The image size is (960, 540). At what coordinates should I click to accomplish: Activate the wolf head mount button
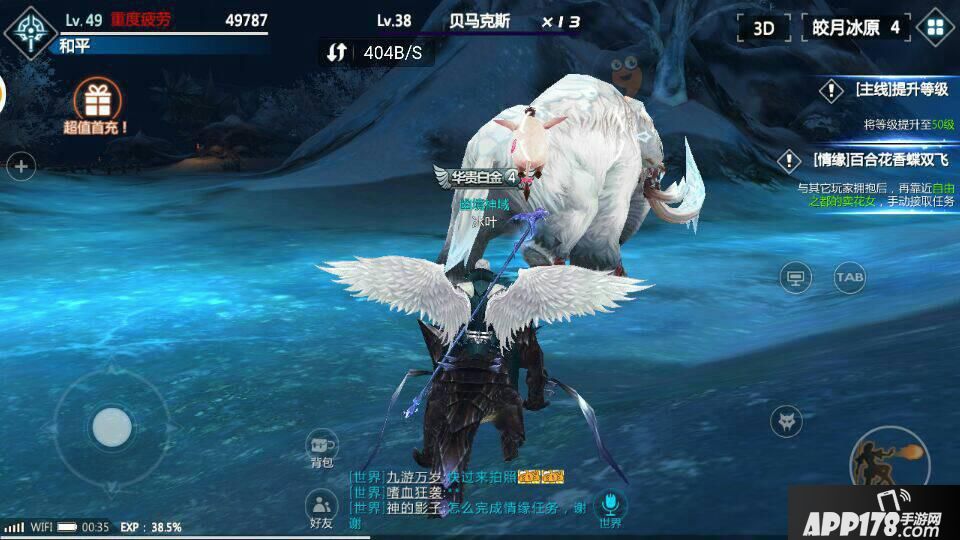[x=790, y=421]
